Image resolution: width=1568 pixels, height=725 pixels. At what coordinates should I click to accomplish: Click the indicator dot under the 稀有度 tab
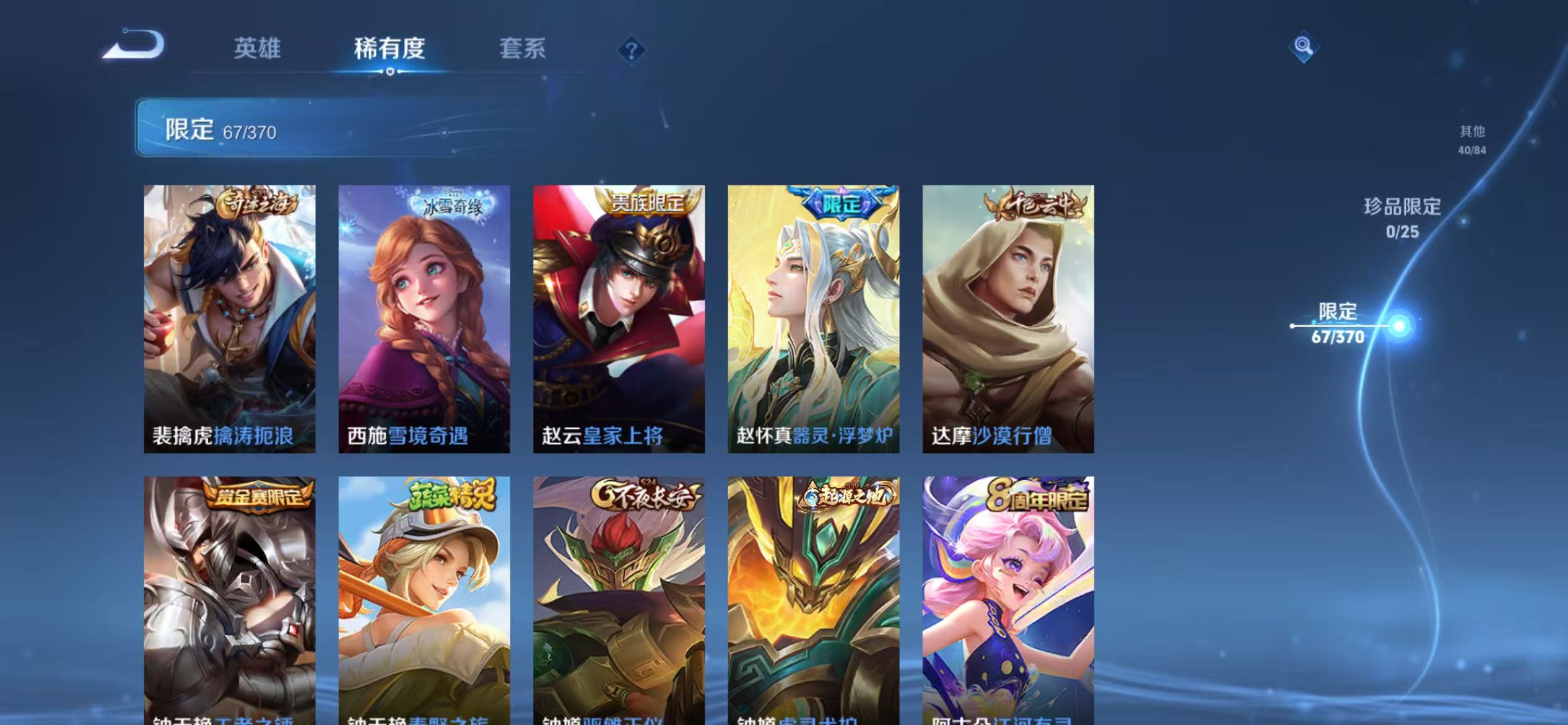[x=390, y=71]
